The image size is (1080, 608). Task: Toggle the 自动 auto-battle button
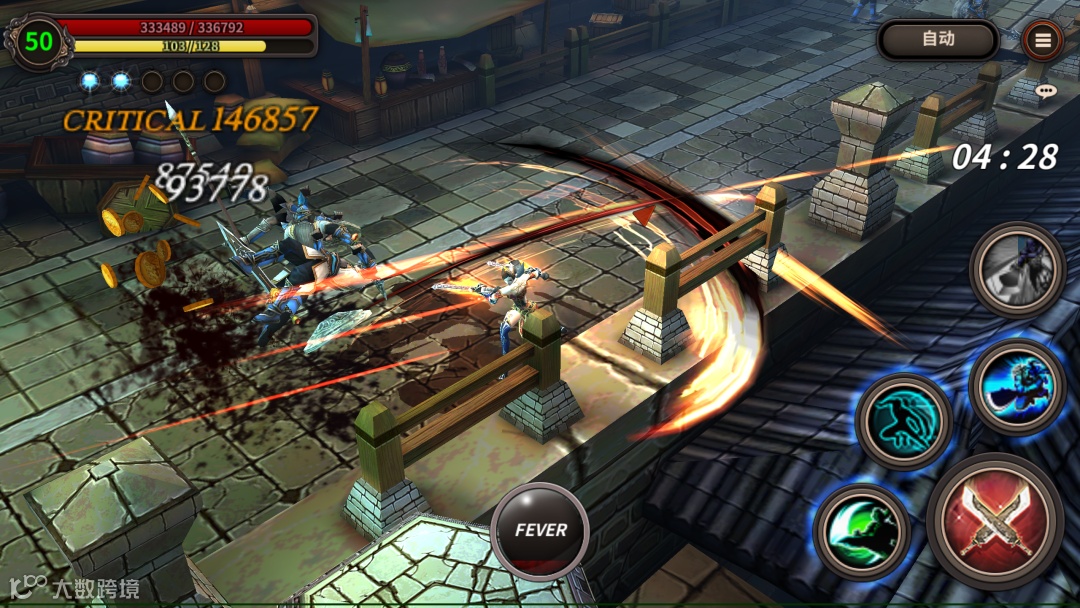tap(938, 40)
